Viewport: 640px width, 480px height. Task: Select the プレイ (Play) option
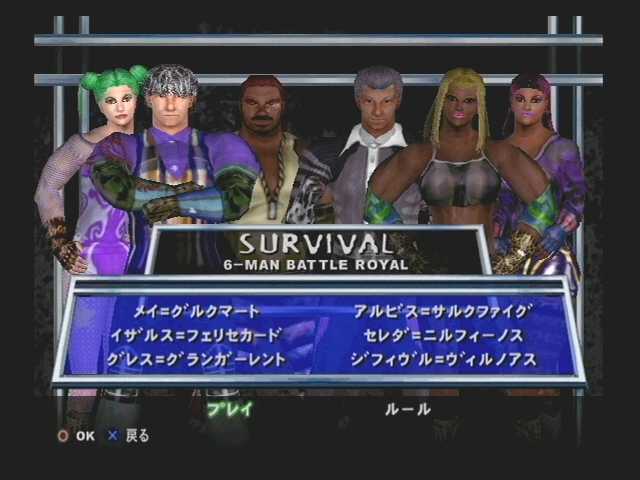coord(230,408)
